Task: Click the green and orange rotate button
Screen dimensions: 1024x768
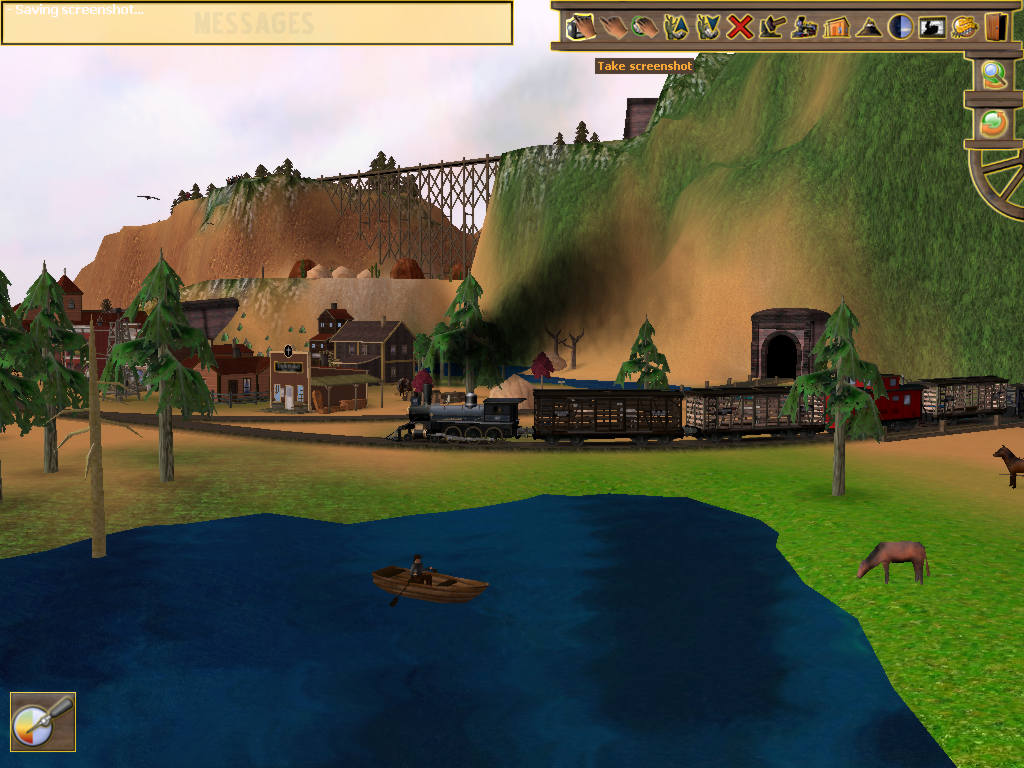Action: pos(993,123)
